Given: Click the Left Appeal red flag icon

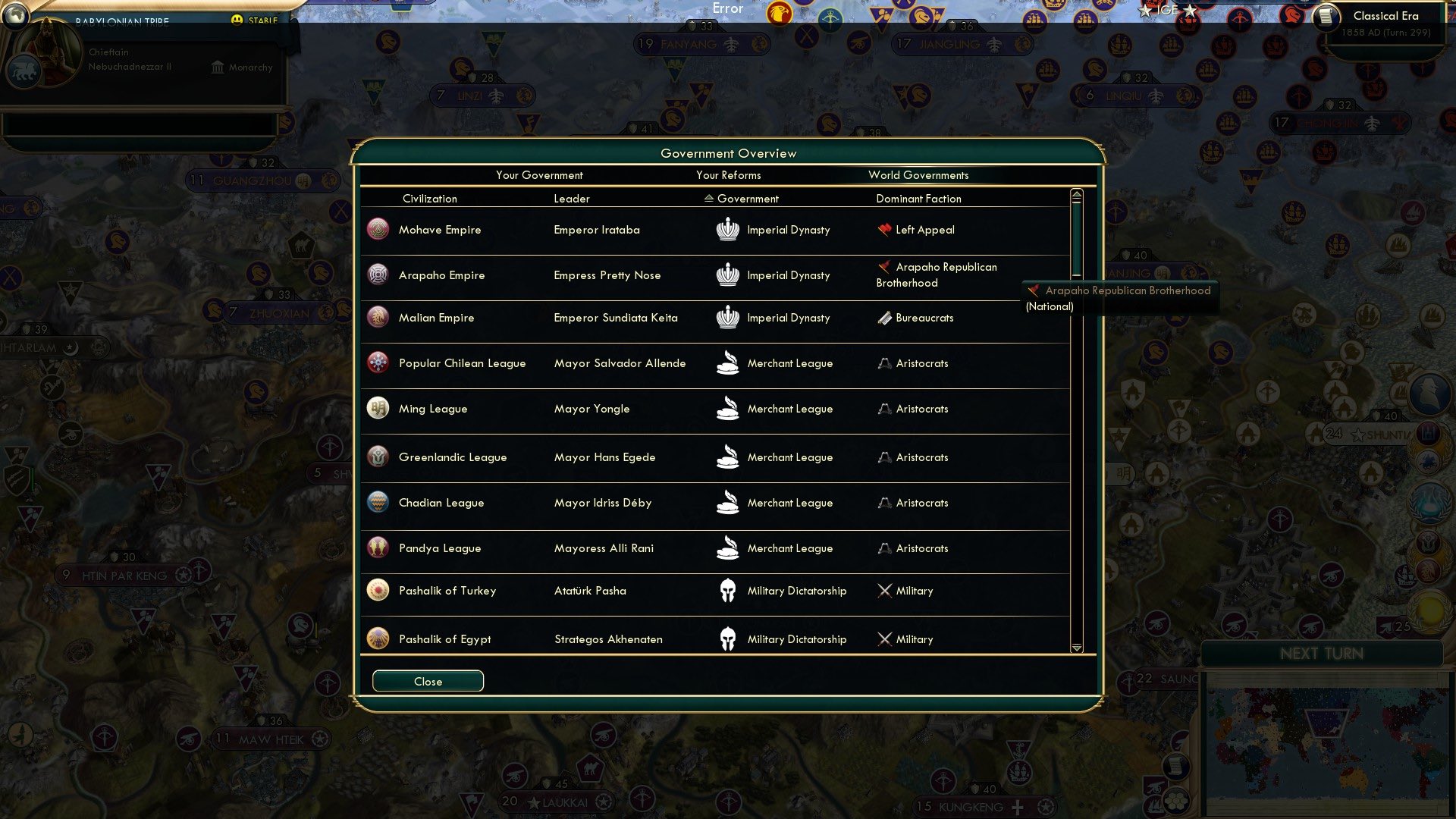Looking at the screenshot, I should click(x=883, y=229).
